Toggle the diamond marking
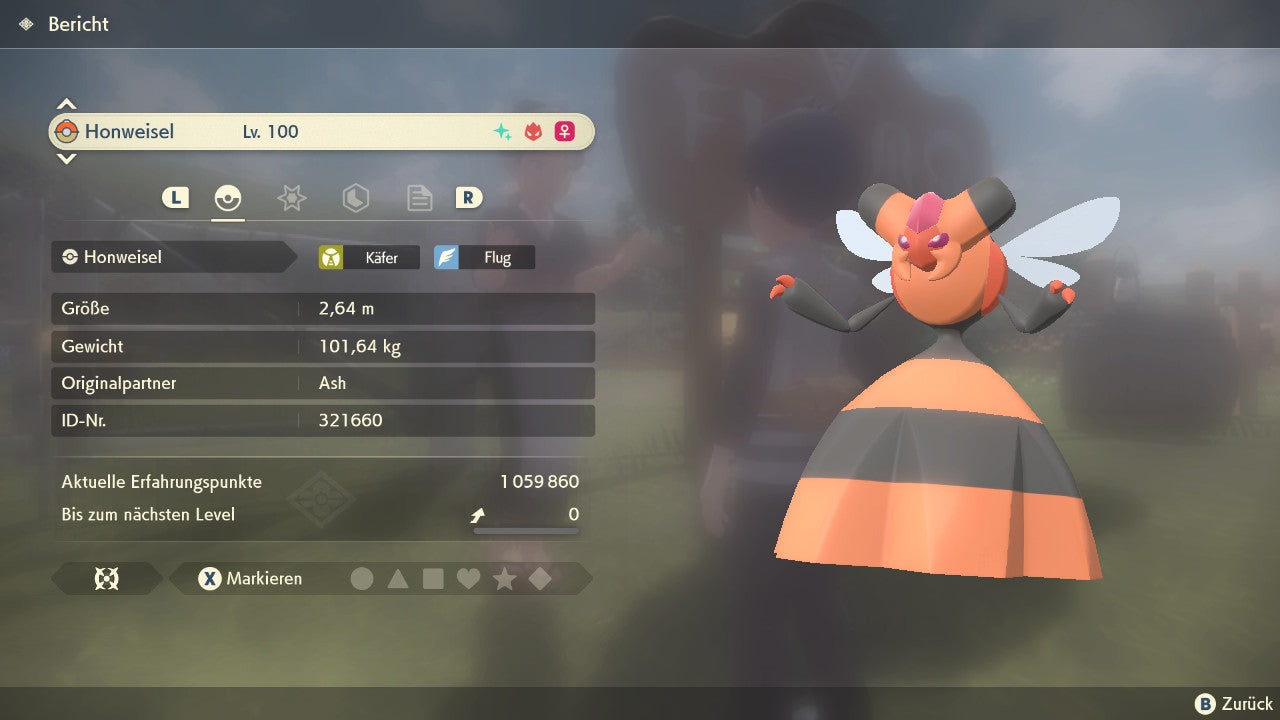 point(540,578)
